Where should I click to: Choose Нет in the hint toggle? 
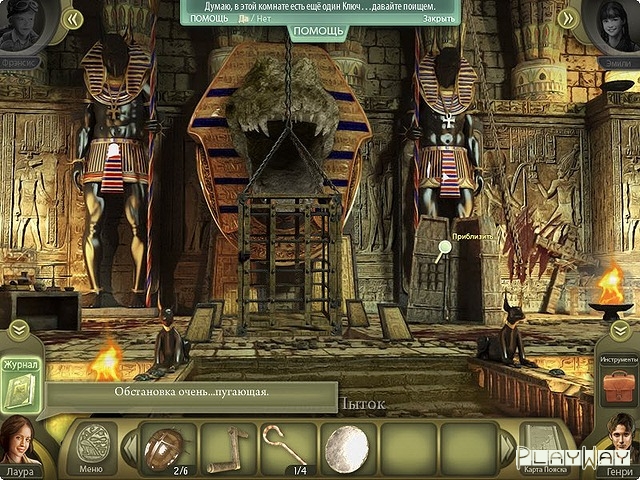click(262, 18)
